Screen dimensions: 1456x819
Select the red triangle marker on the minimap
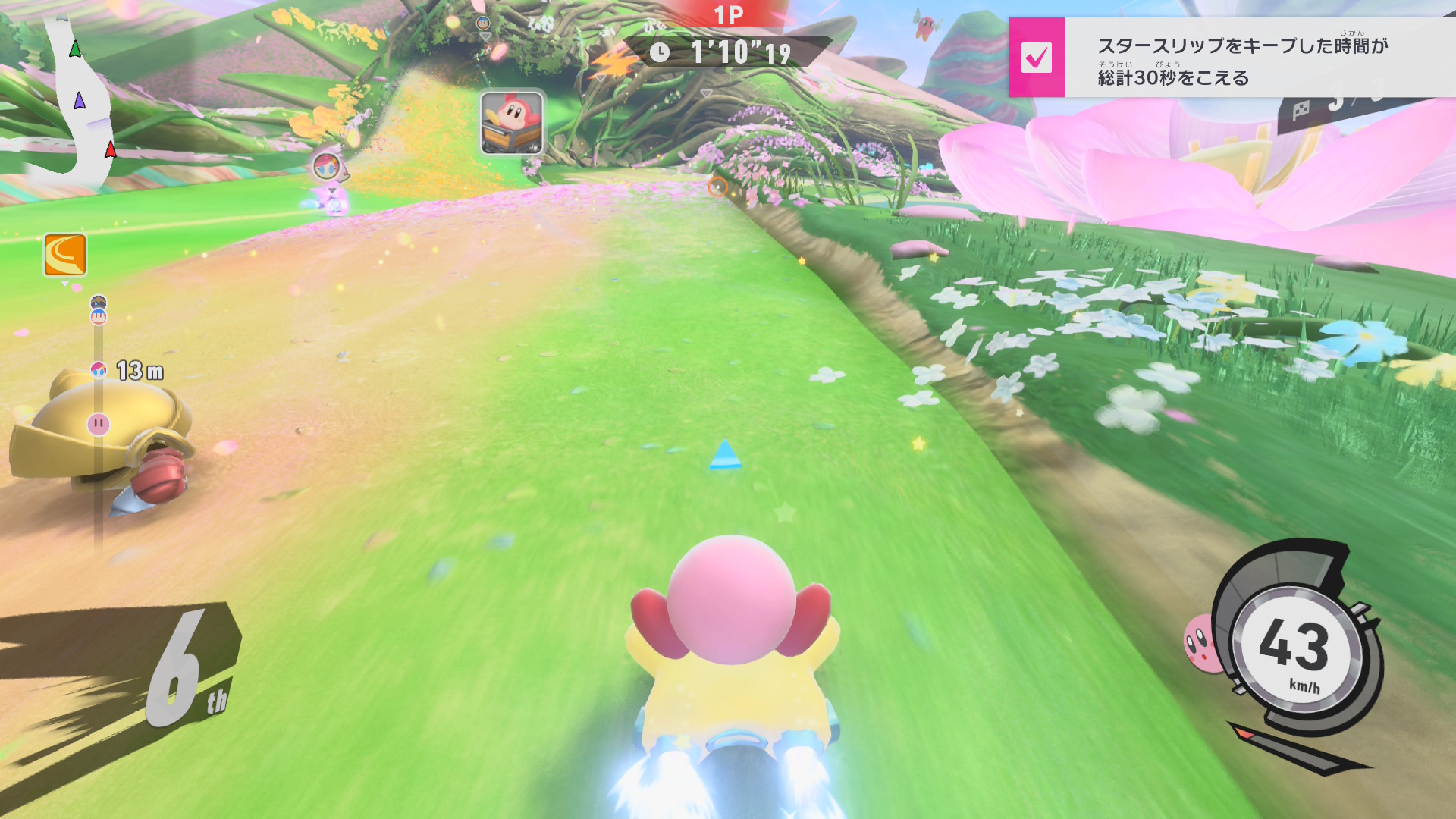111,149
